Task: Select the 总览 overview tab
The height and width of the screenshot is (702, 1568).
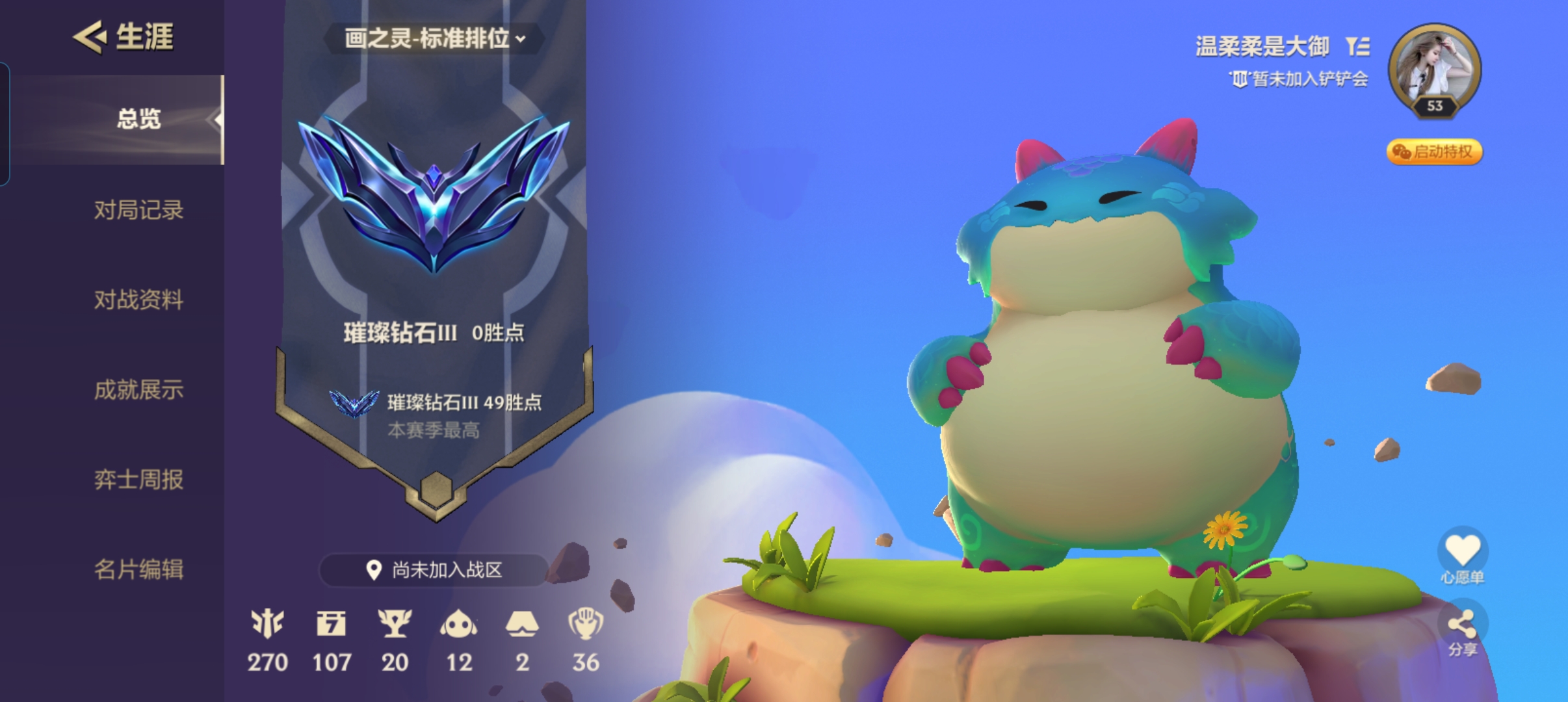Action: (138, 120)
